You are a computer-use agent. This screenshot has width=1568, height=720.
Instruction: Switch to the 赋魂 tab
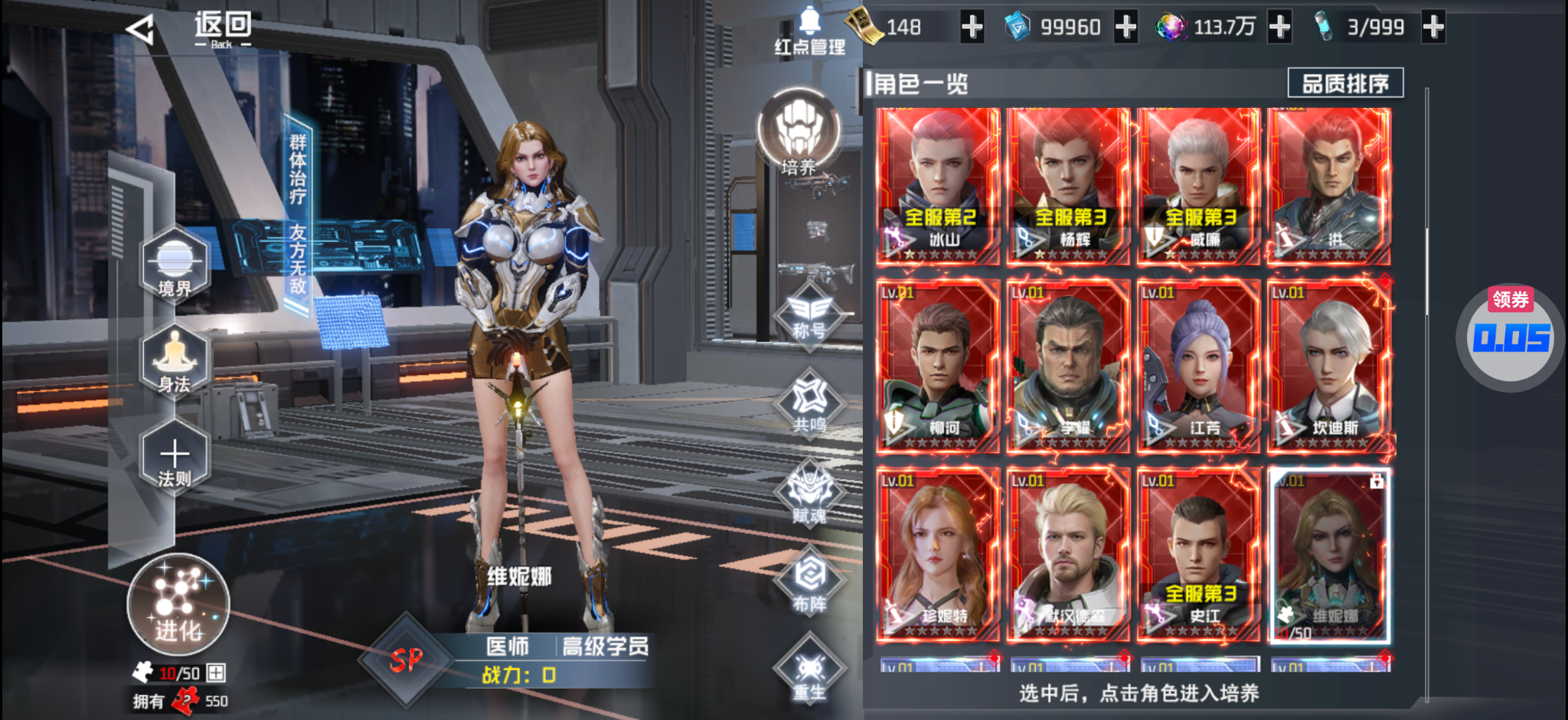(x=810, y=495)
